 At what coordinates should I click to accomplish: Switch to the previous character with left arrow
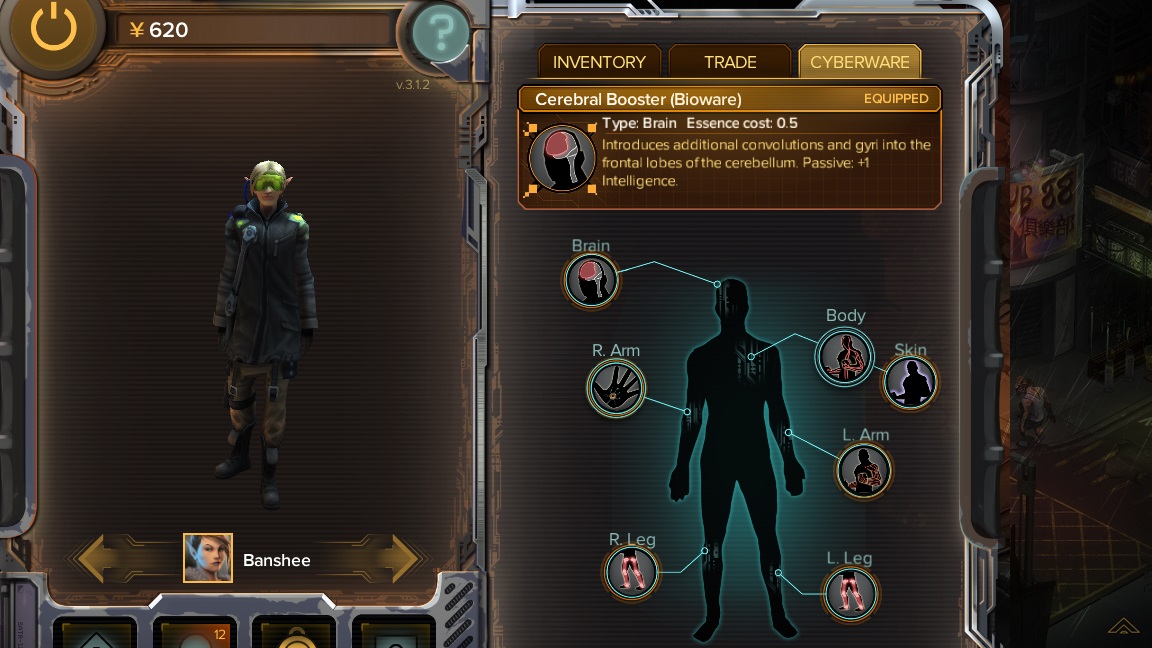pos(105,558)
